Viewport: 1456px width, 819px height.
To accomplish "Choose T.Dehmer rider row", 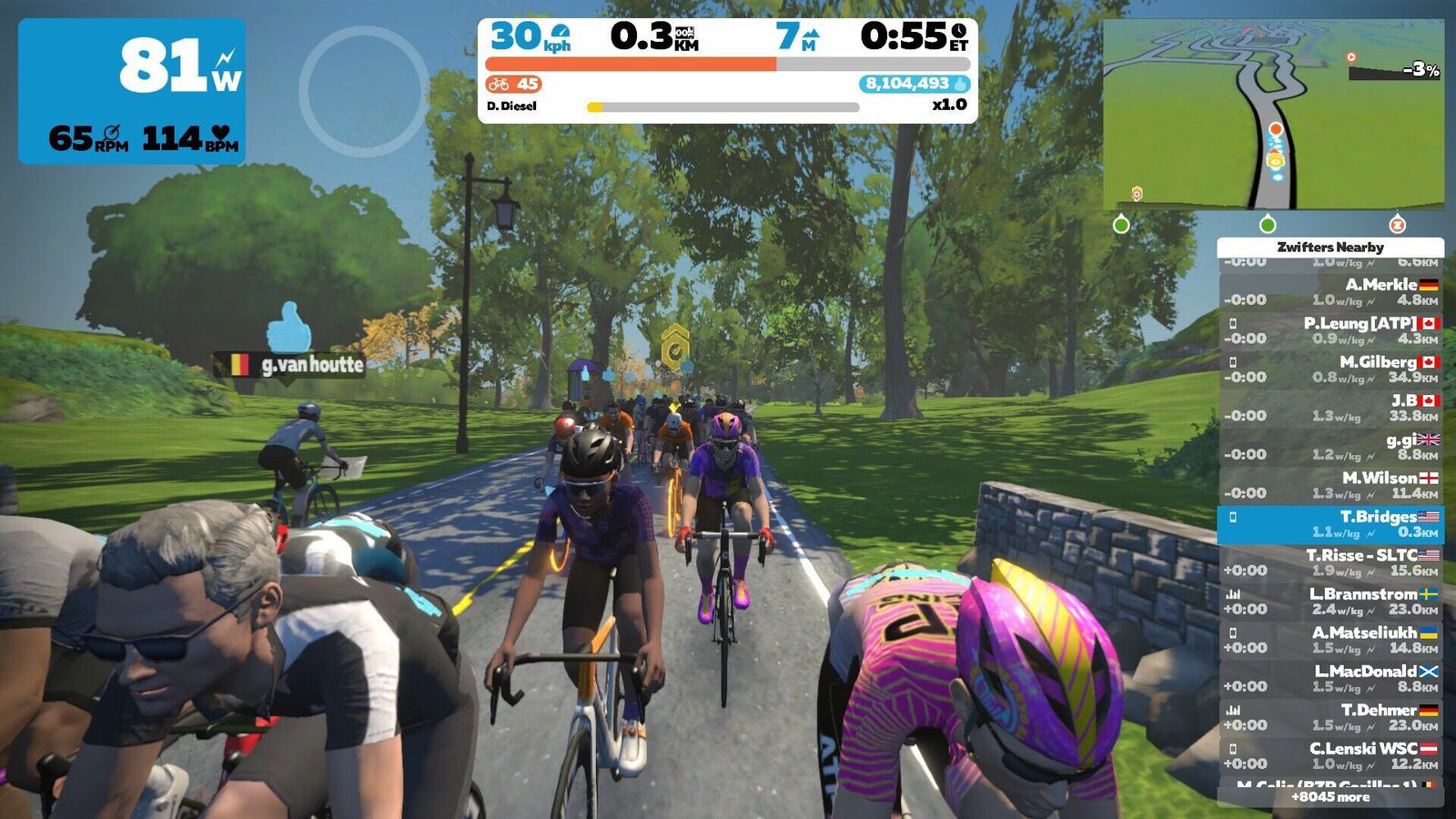I will 1330,717.
